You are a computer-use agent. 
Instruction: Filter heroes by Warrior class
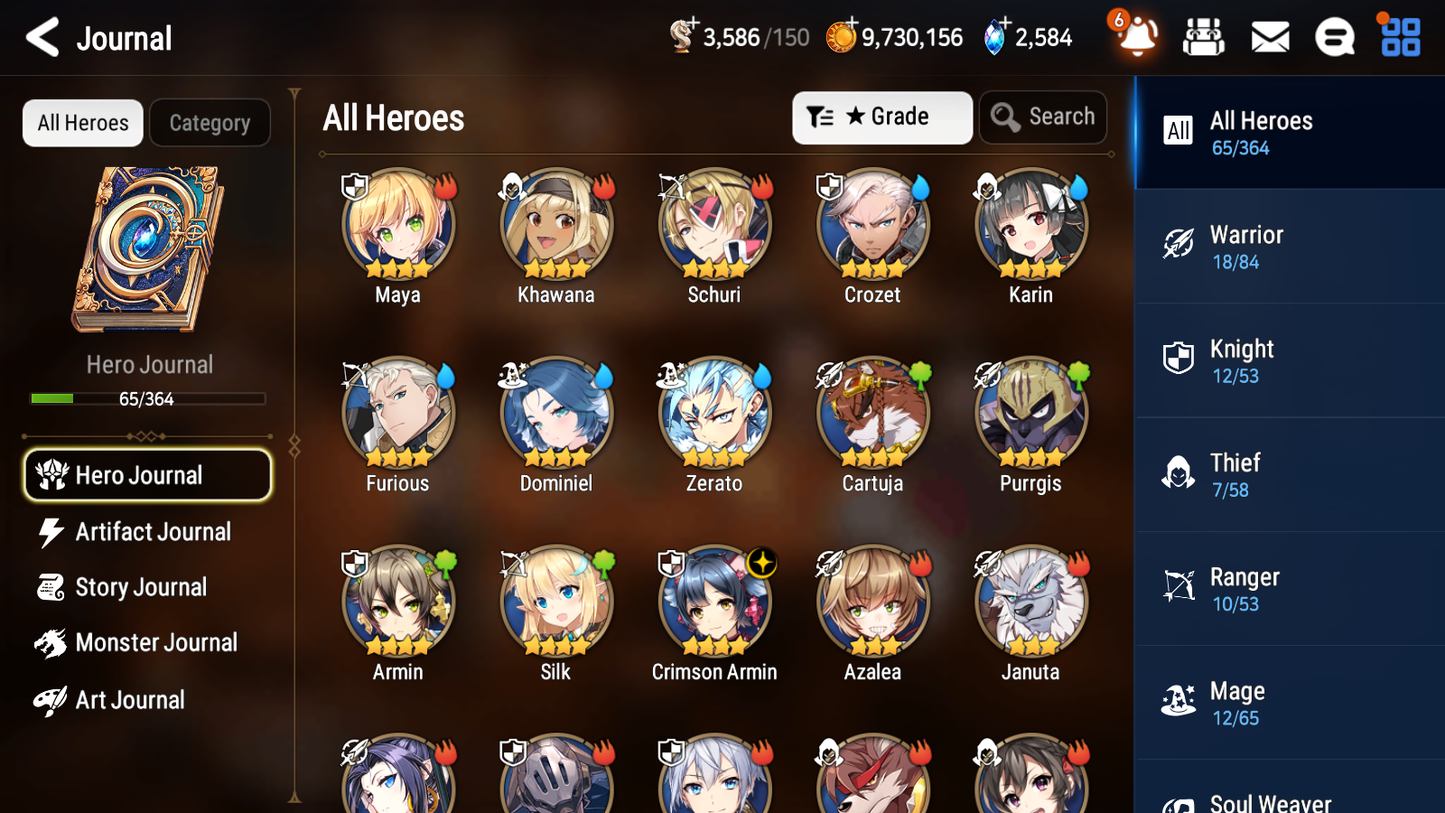tap(1289, 246)
